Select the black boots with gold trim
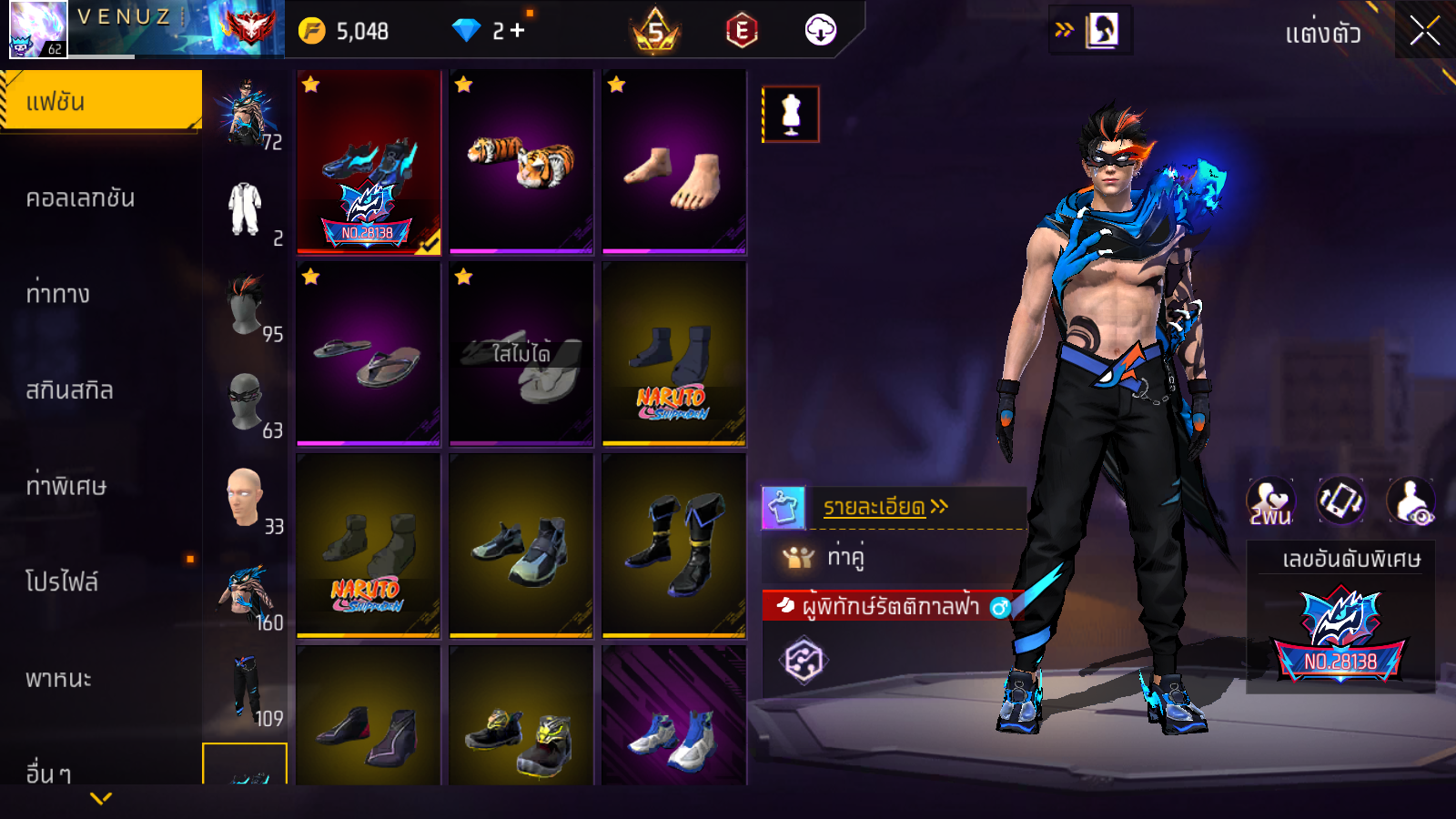 pyautogui.click(x=674, y=545)
